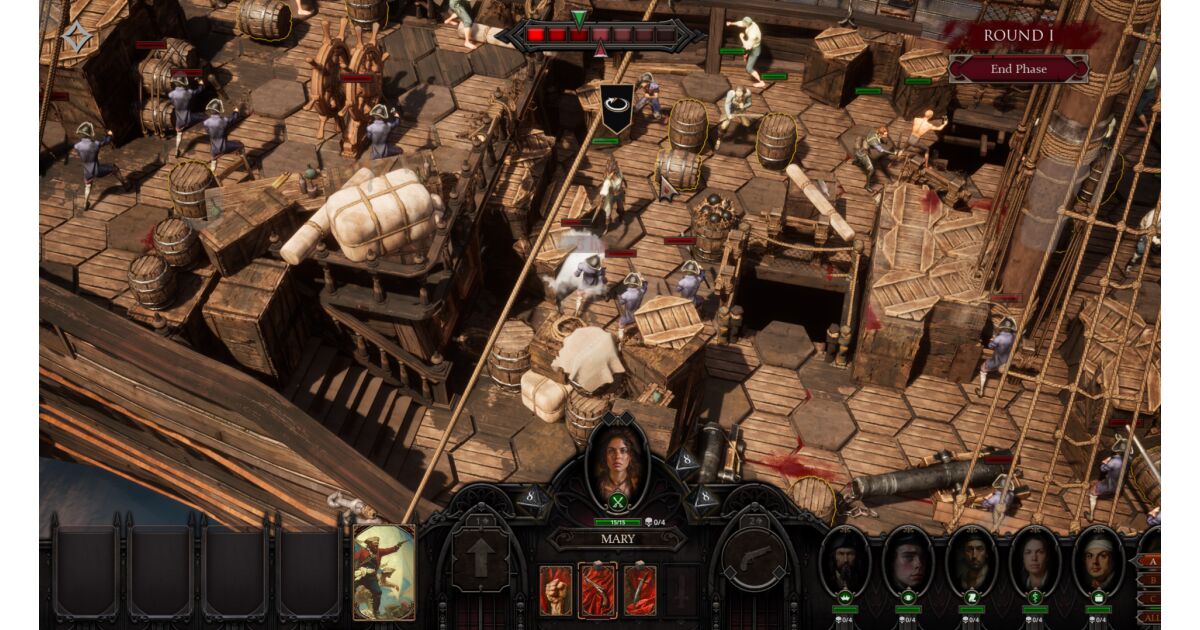Pick the cutlass sword ability card
The height and width of the screenshot is (630, 1200).
click(640, 589)
